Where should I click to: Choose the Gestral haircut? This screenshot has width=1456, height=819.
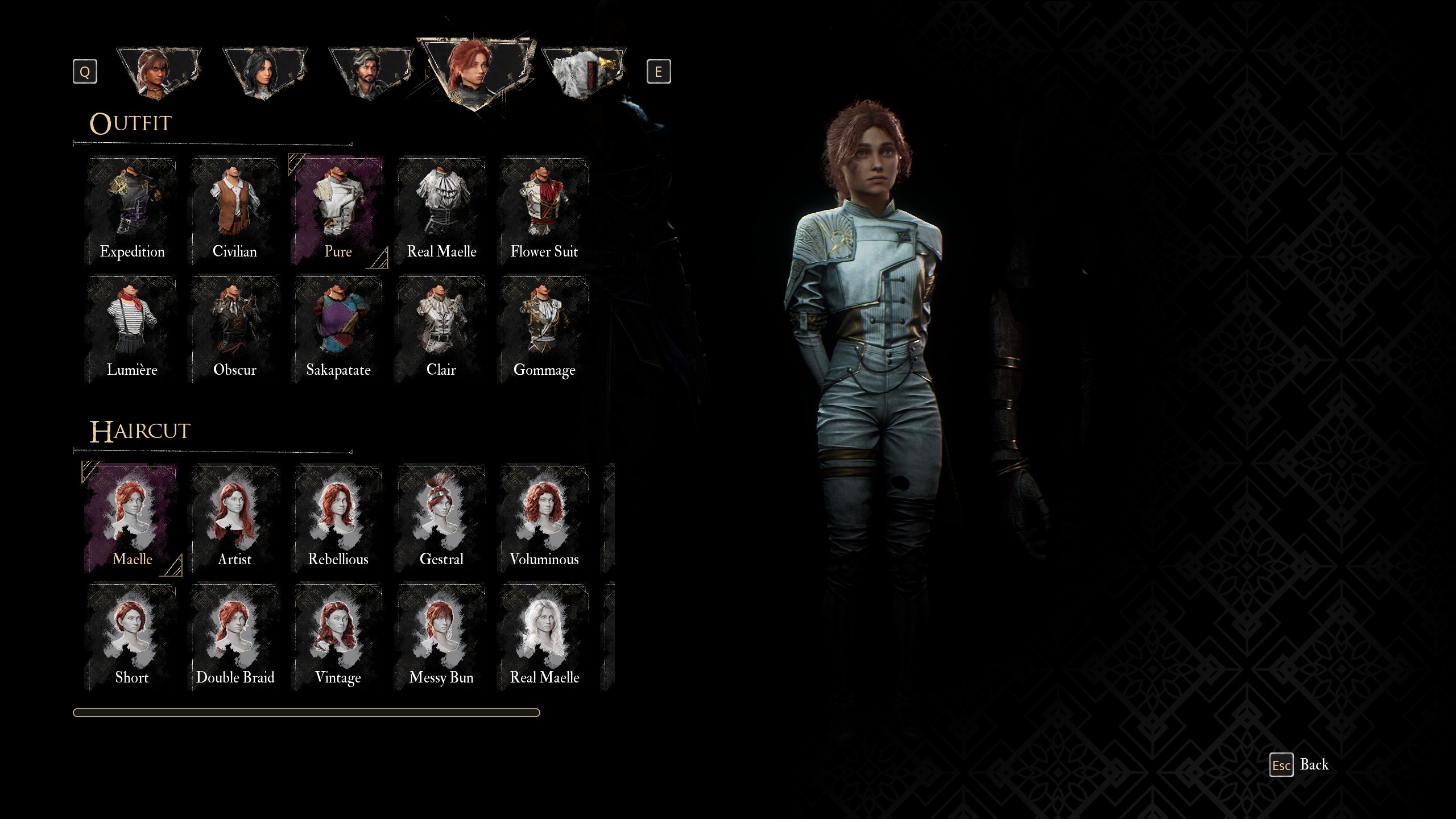(x=441, y=518)
